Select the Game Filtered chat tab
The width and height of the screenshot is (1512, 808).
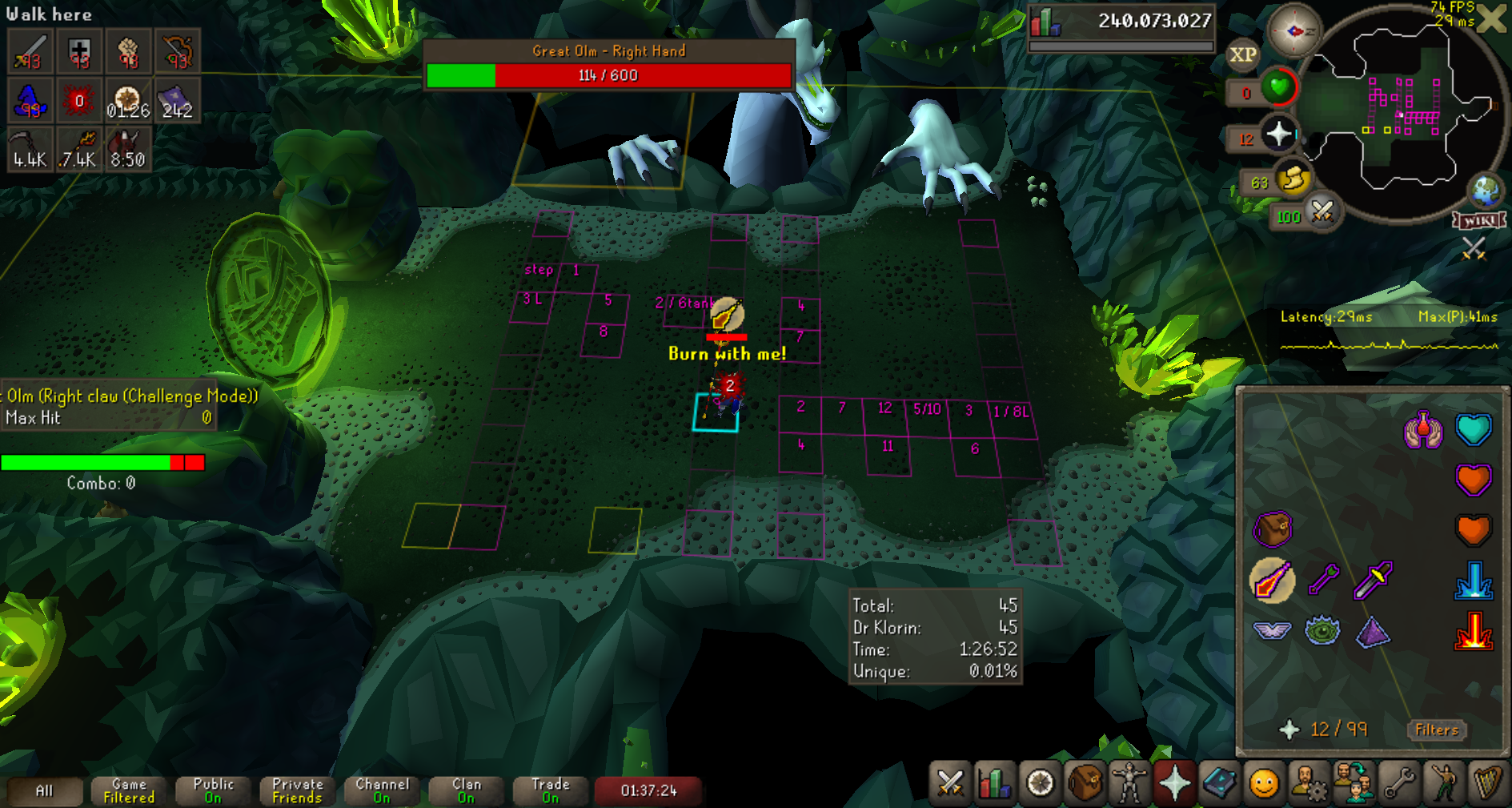coord(129,790)
